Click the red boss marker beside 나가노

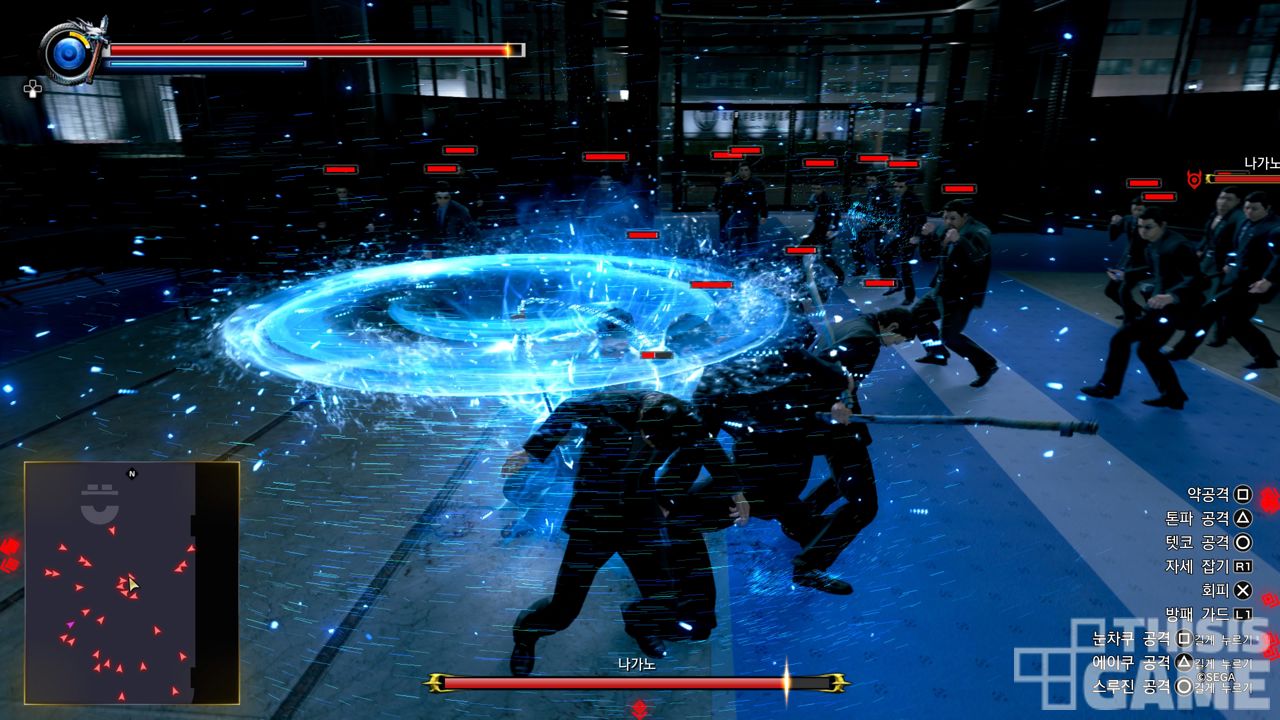click(x=1193, y=179)
